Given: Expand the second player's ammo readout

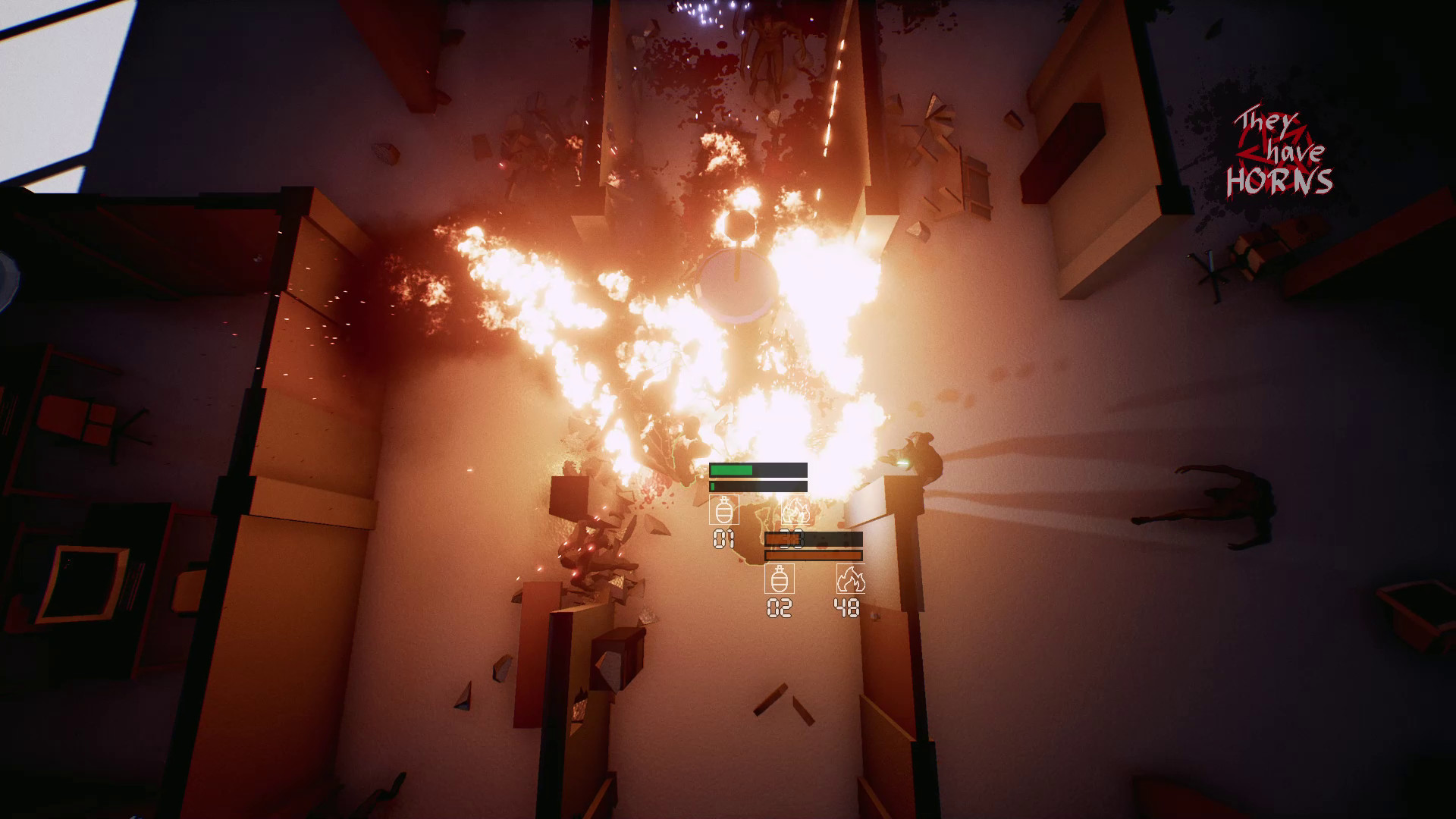Looking at the screenshot, I should 815,538.
